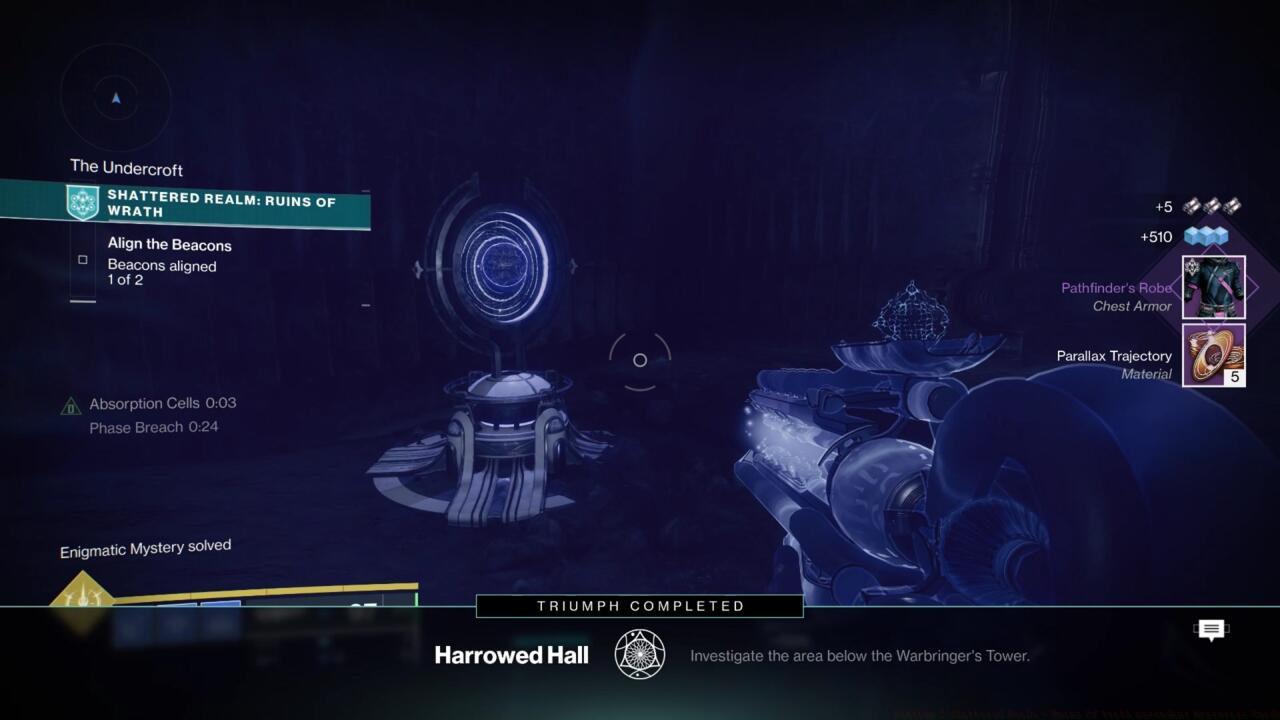The width and height of the screenshot is (1280, 720).
Task: Toggle the Align the Beacons objective checkbox
Action: (82, 259)
